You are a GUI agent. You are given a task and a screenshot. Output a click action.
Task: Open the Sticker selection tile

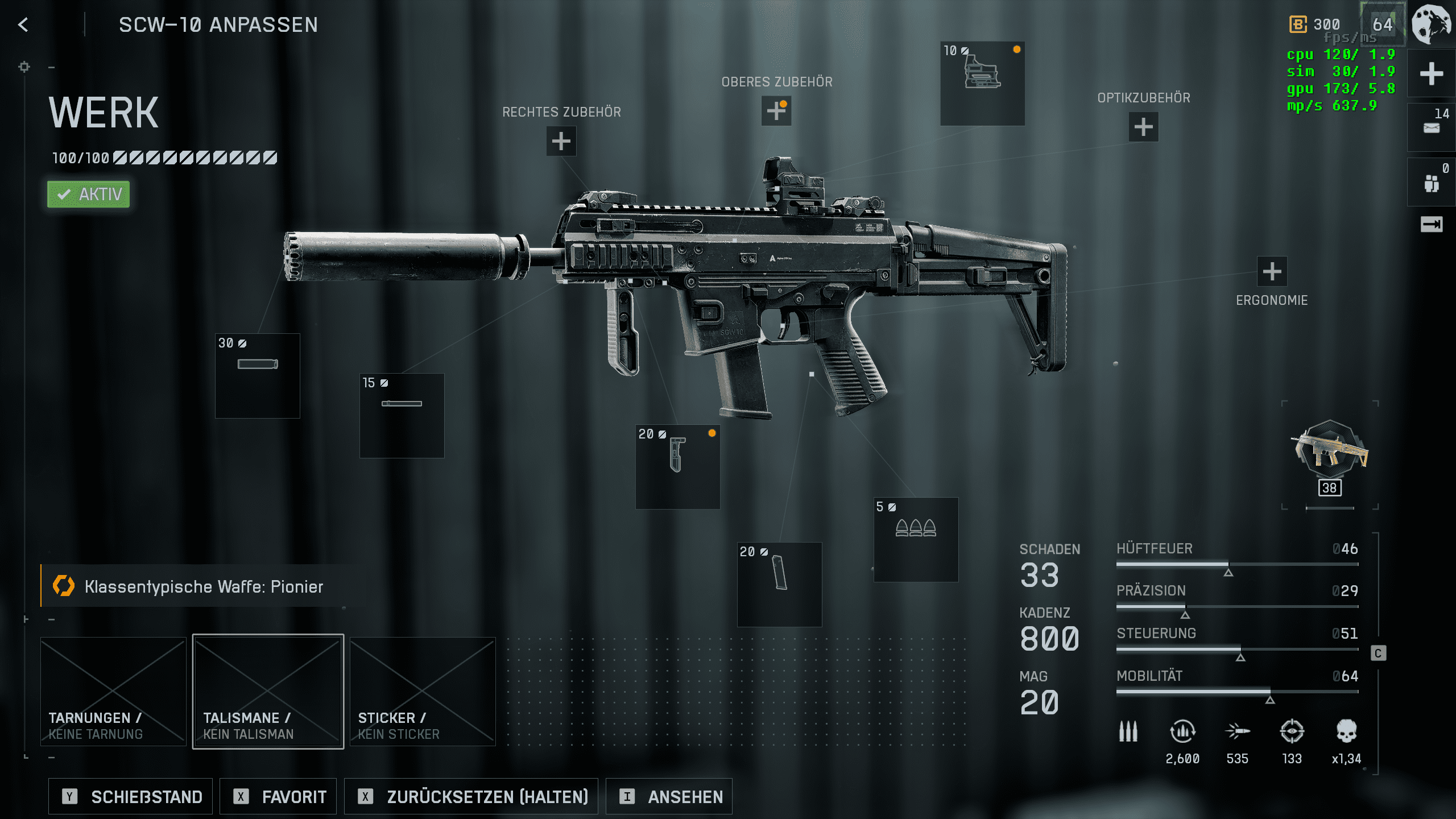423,691
